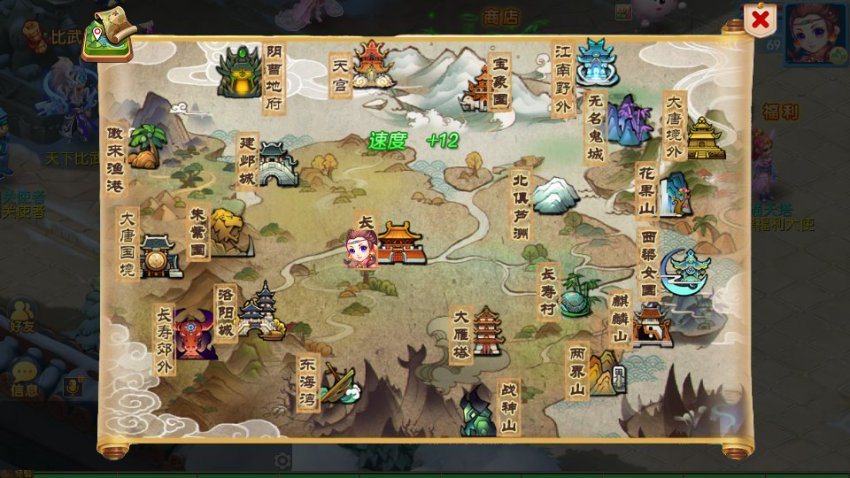This screenshot has height=478, width=850.
Task: Select the 东海湾 location
Action: [338, 385]
